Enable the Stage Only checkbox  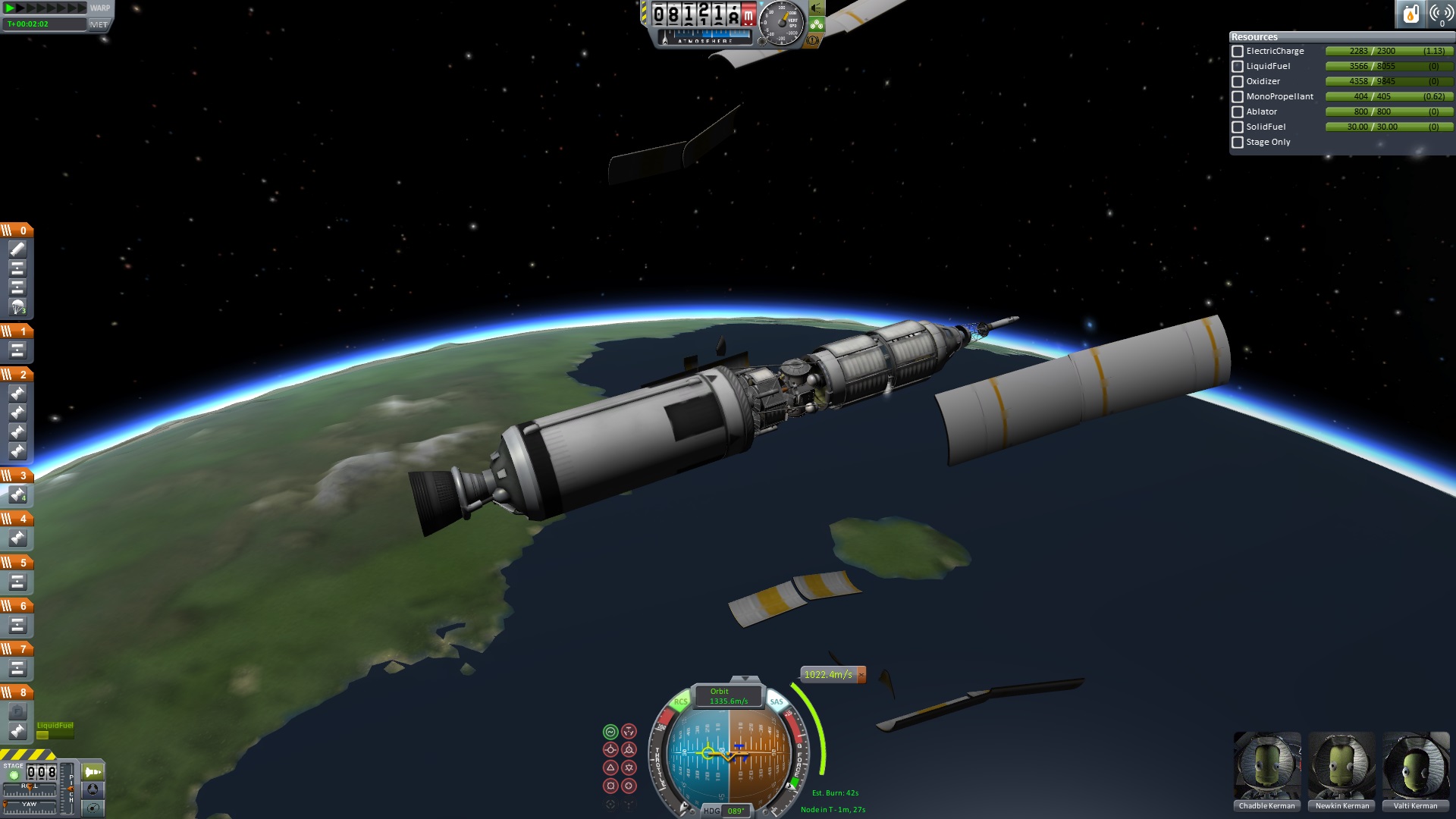[1238, 143]
